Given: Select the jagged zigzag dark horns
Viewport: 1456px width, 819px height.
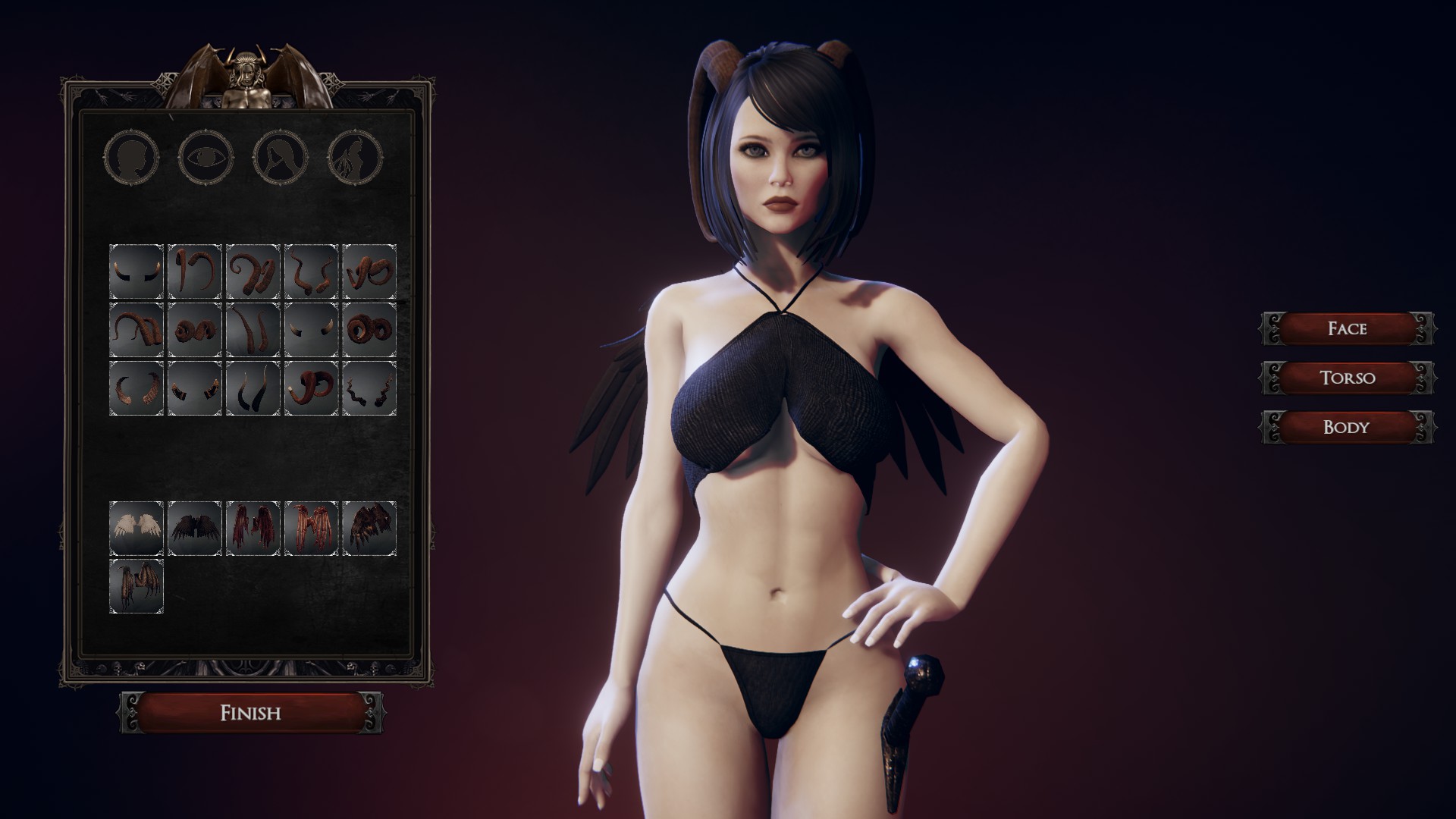Looking at the screenshot, I should (x=369, y=388).
